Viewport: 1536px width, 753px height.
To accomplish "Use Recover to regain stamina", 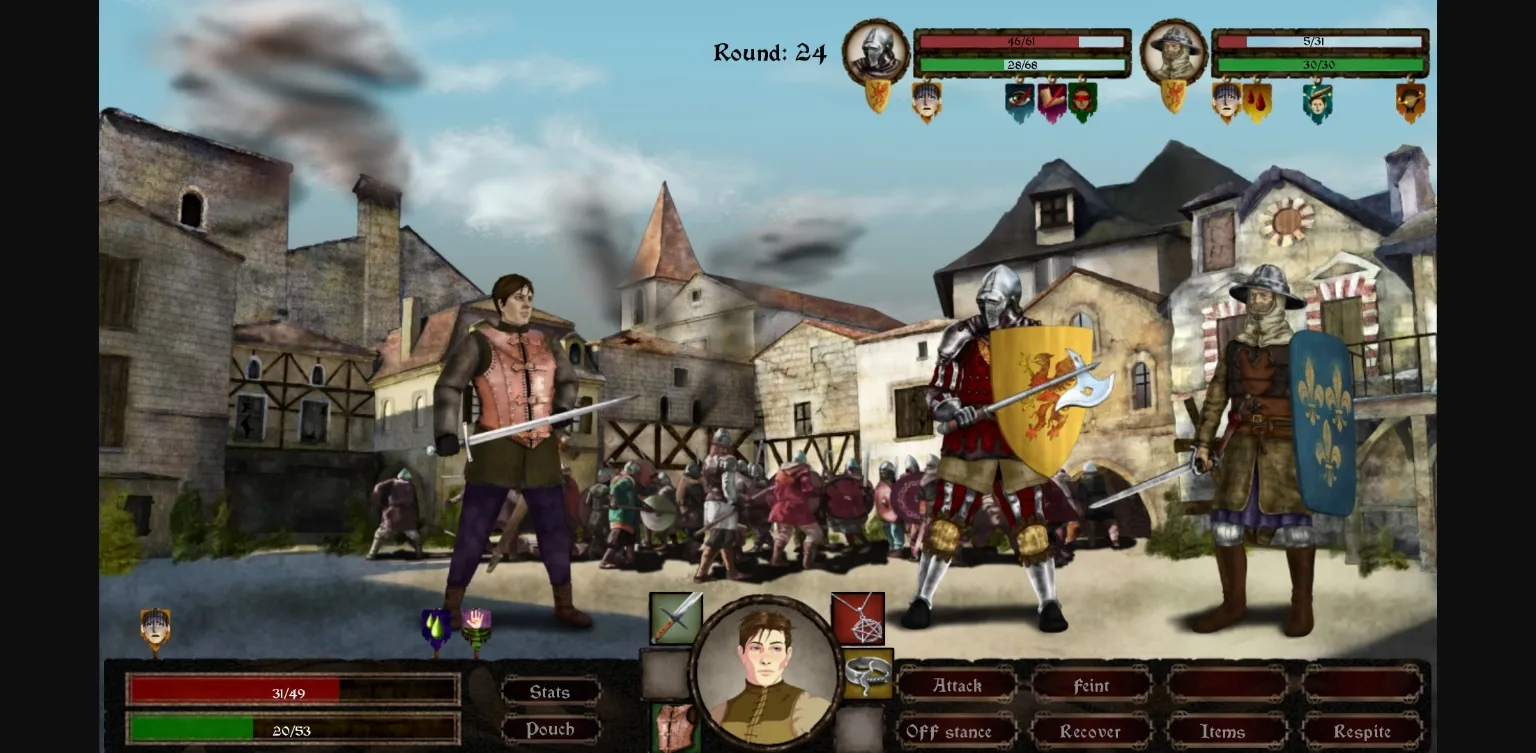I will coord(1091,731).
